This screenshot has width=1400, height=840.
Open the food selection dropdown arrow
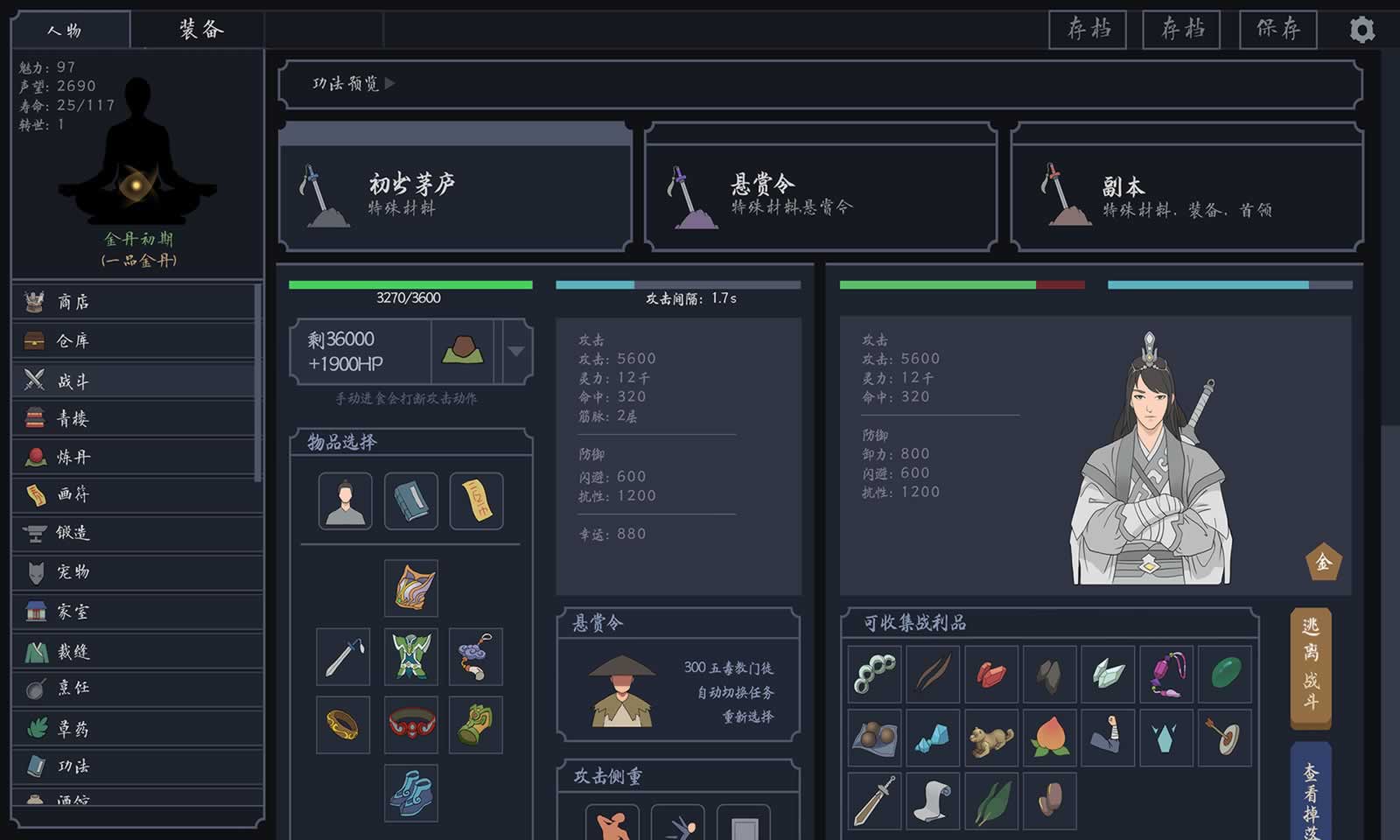tap(515, 352)
